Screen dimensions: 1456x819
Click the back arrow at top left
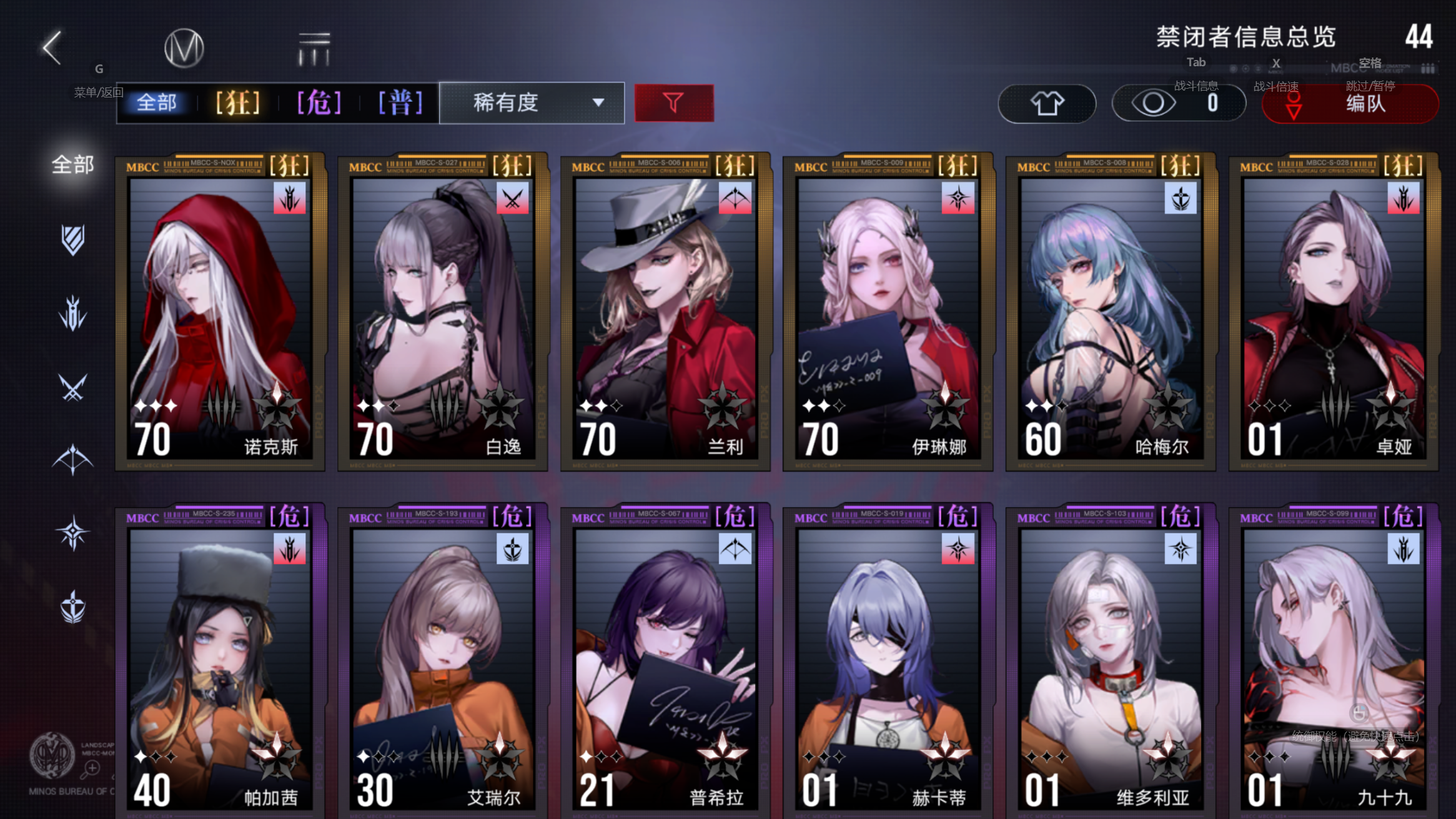pos(52,47)
